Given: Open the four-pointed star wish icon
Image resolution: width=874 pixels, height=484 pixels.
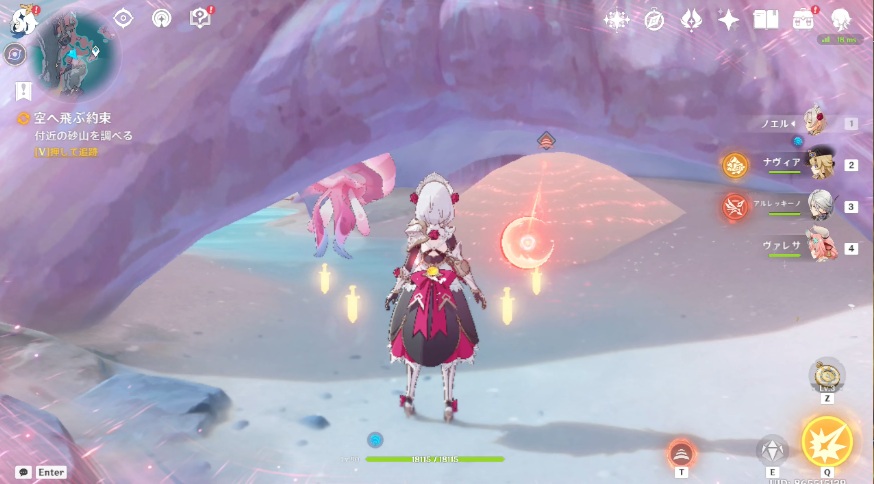Looking at the screenshot, I should click(x=728, y=20).
